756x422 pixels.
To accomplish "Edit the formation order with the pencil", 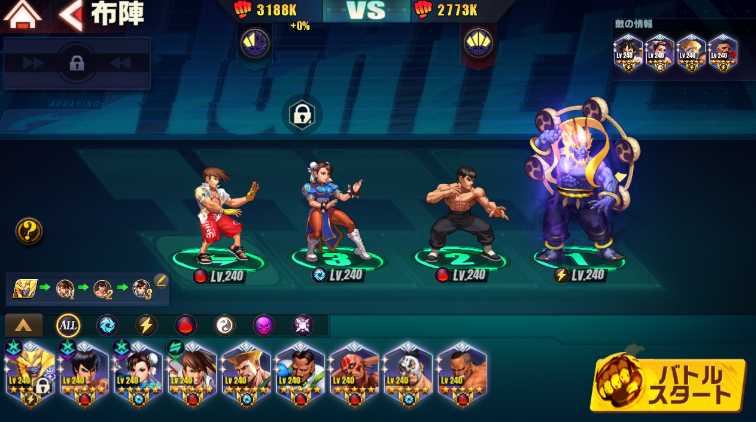I will (161, 281).
